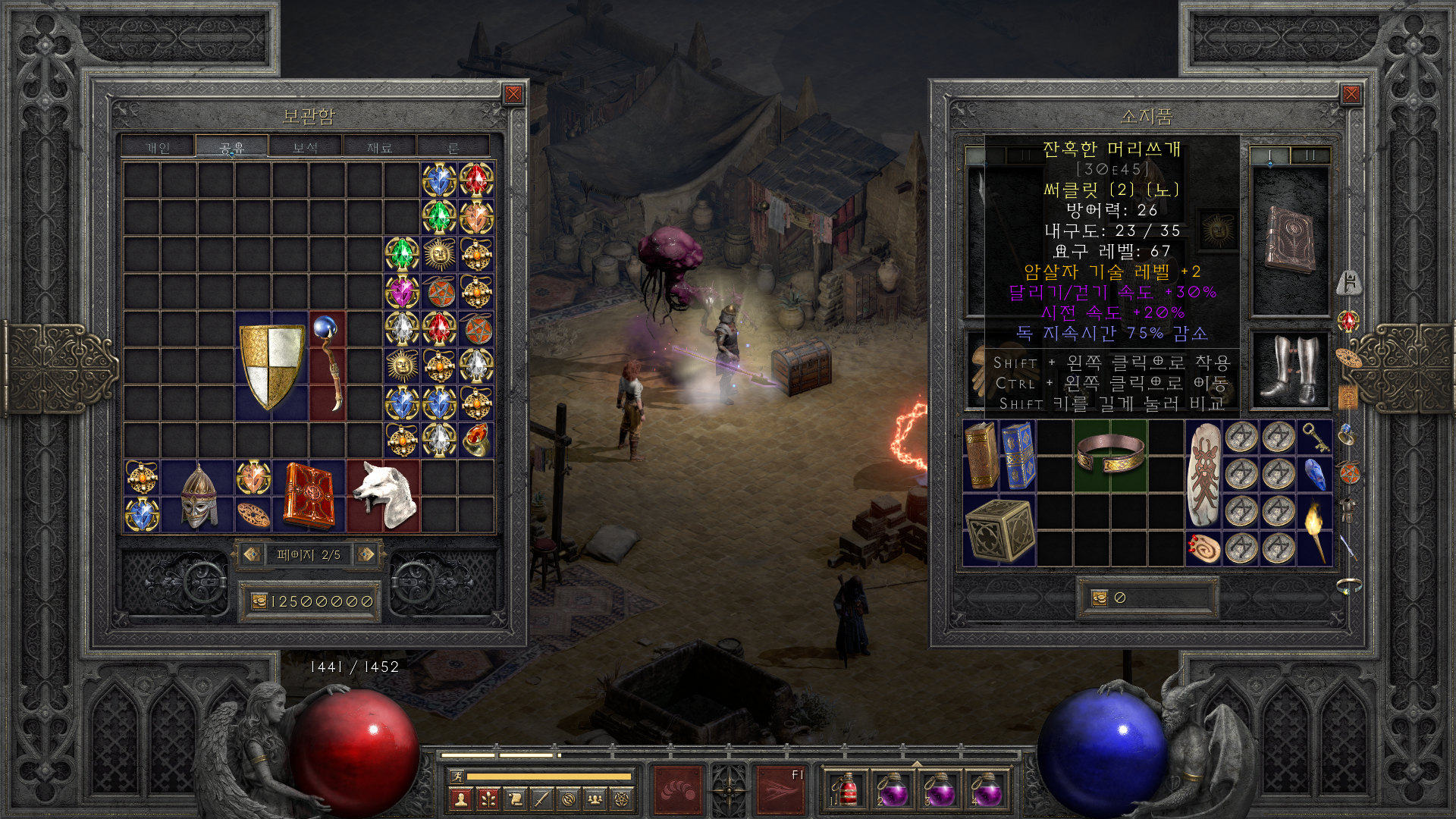This screenshot has height=819, width=1456.
Task: Open the character screen from mini menu
Action: click(460, 799)
